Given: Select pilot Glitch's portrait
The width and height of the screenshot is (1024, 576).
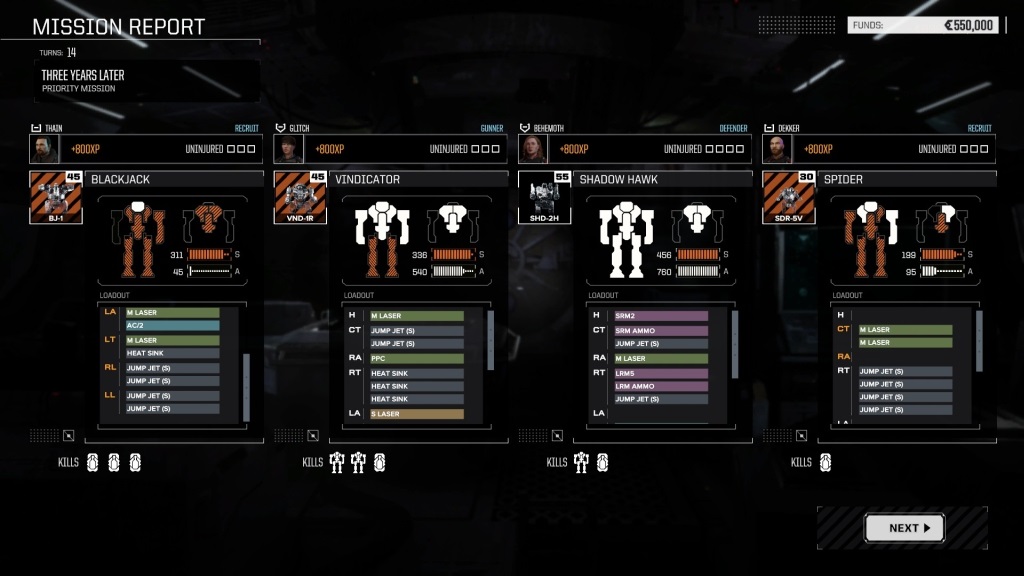Looking at the screenshot, I should click(x=288, y=149).
